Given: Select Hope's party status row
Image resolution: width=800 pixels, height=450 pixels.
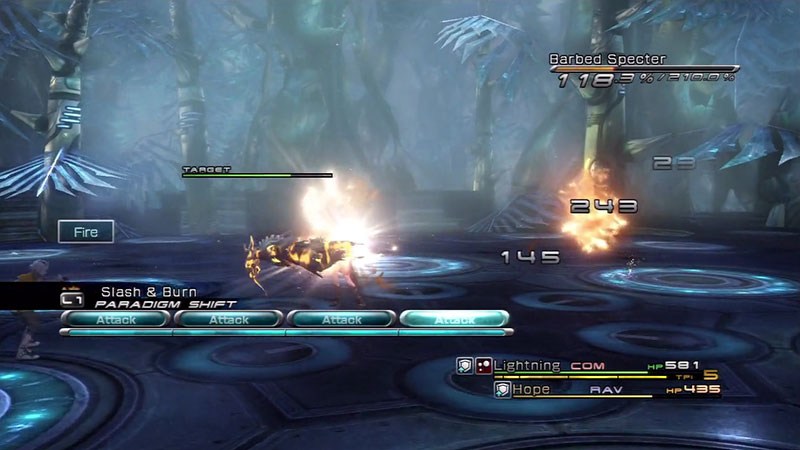Looking at the screenshot, I should 605,389.
